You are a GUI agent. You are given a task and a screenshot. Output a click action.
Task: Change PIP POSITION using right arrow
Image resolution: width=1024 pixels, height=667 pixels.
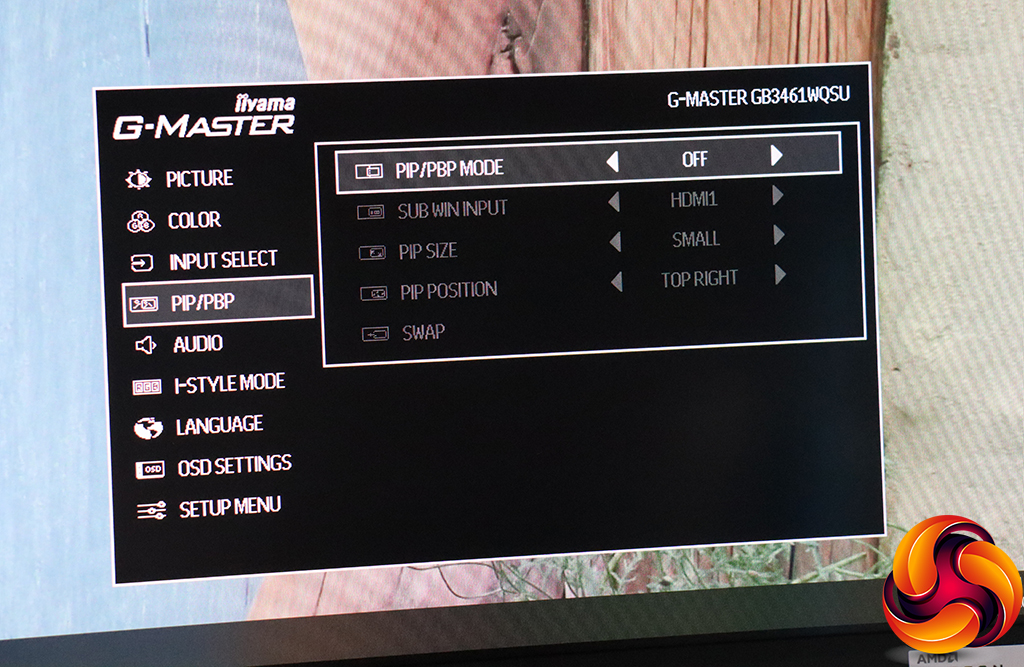coord(780,274)
